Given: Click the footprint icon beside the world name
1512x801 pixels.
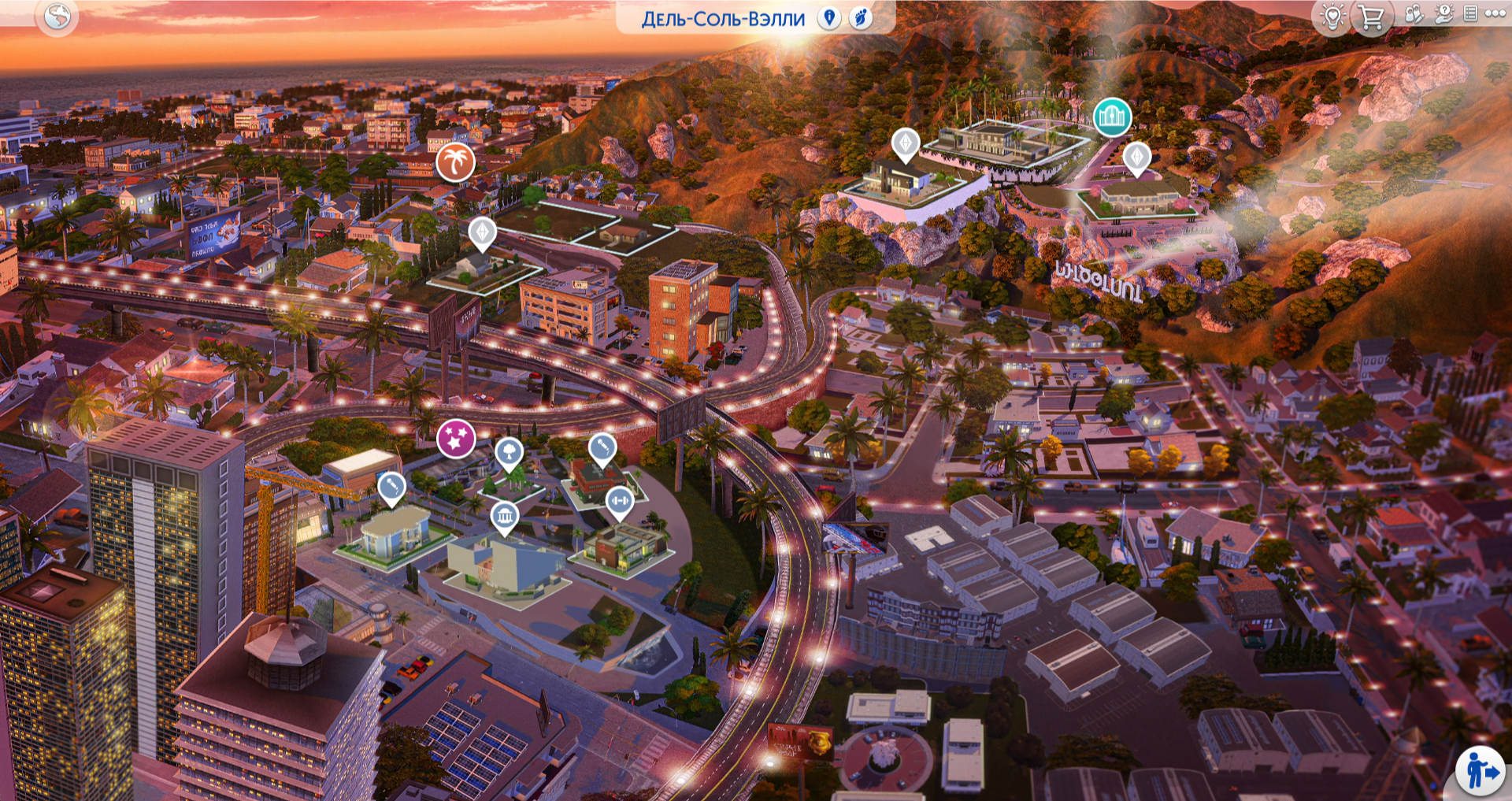Looking at the screenshot, I should (861, 17).
